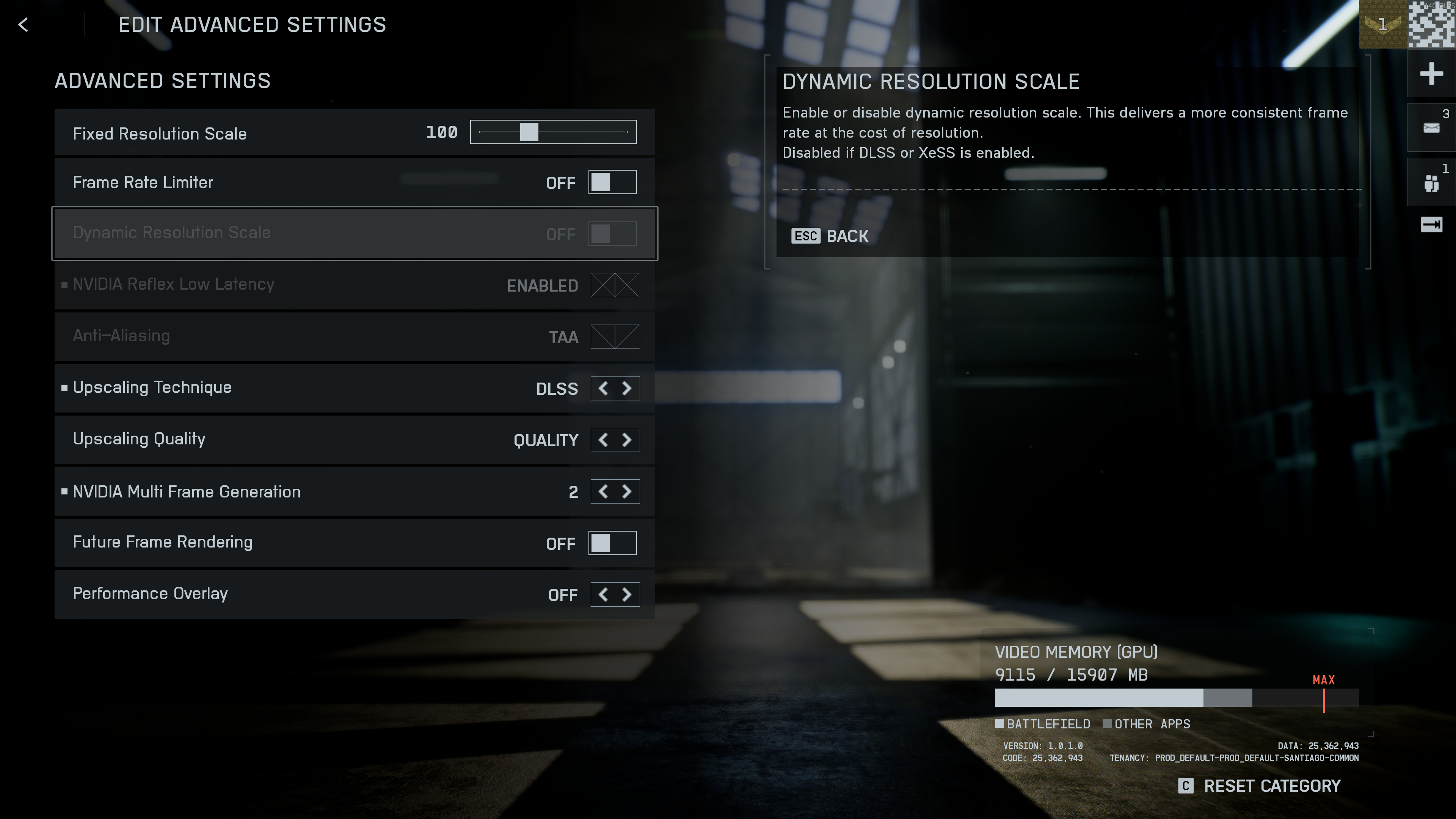
Task: Click Back to exit the description panel
Action: click(x=847, y=236)
